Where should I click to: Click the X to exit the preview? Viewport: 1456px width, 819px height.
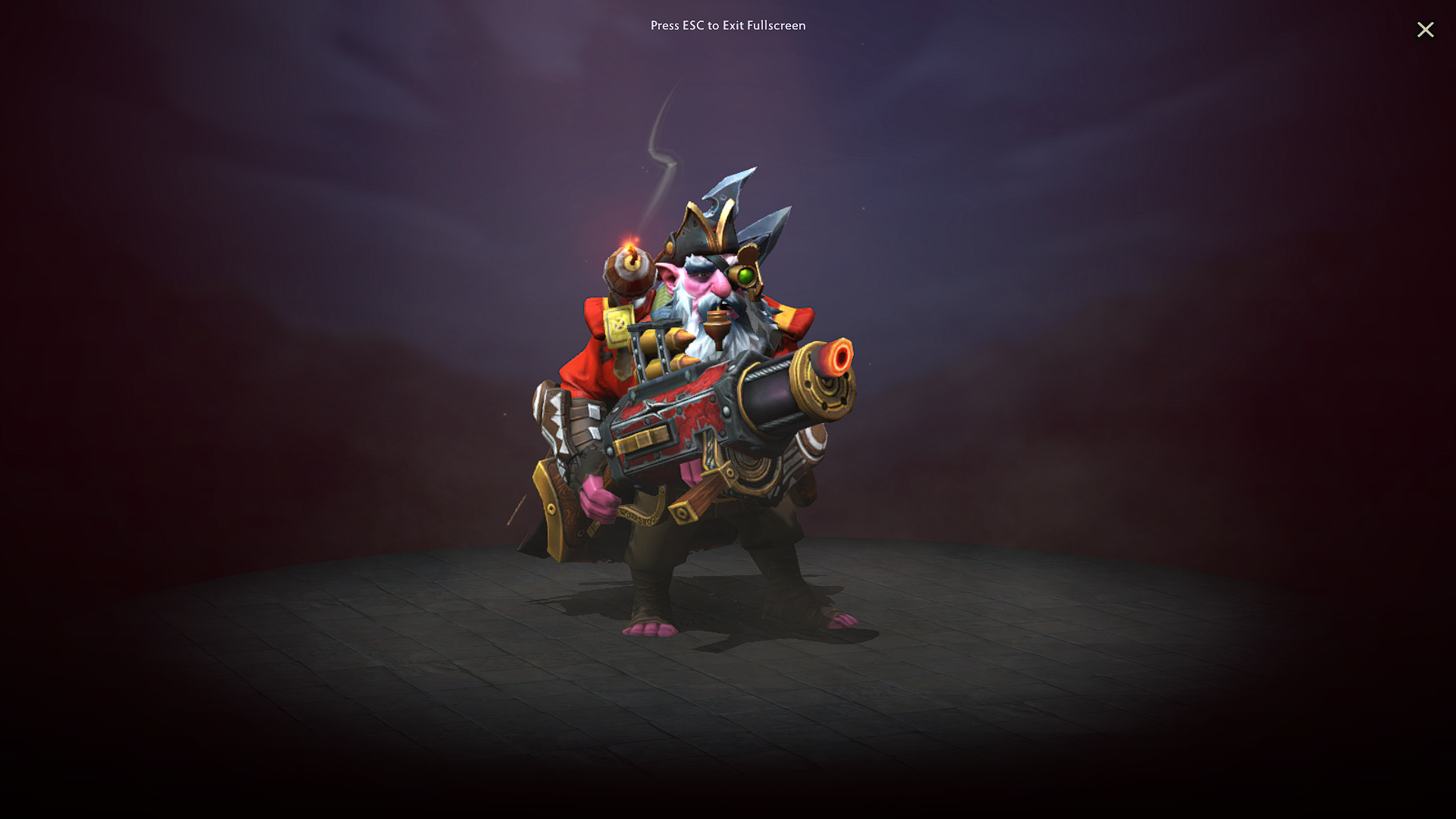click(x=1426, y=30)
